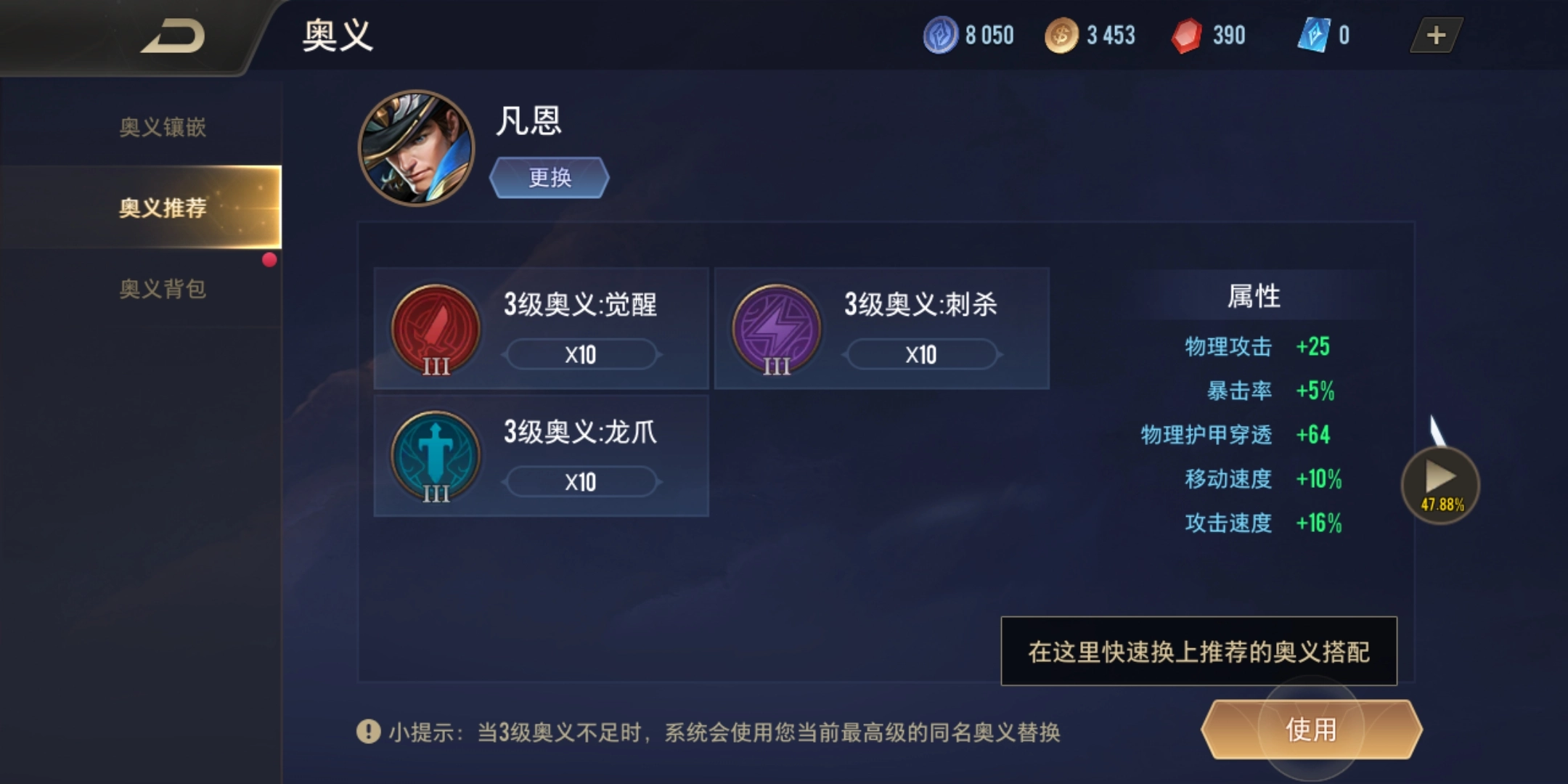
Task: Select the 奥义推荐 sidebar entry
Action: point(163,208)
